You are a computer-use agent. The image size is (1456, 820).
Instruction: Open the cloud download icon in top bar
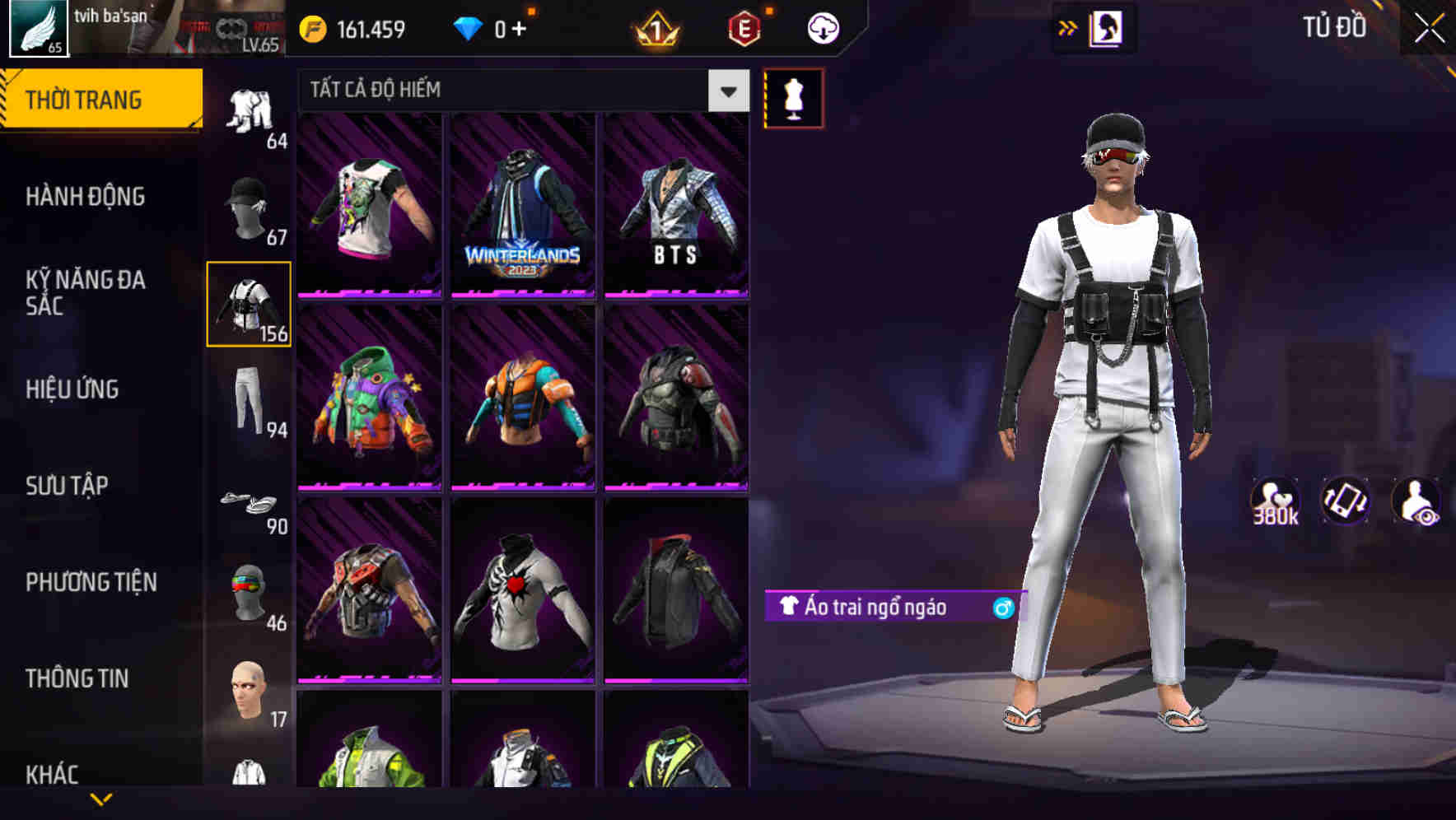point(822,27)
